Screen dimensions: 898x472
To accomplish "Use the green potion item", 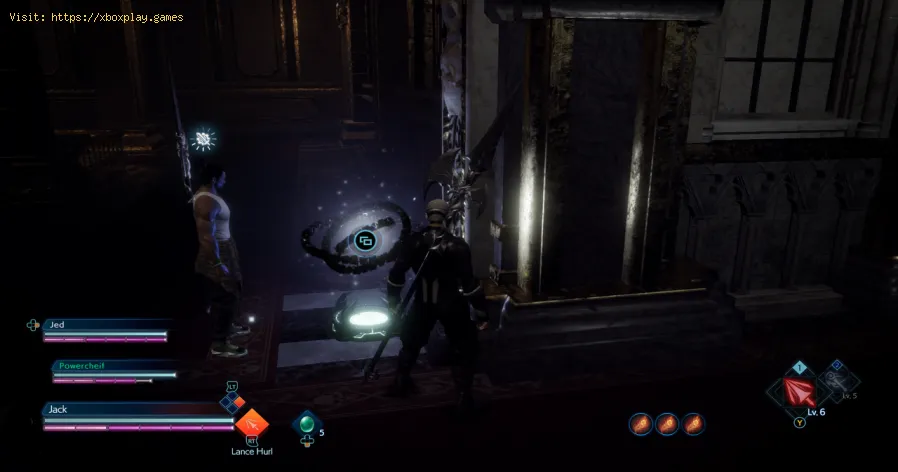I will tap(305, 424).
